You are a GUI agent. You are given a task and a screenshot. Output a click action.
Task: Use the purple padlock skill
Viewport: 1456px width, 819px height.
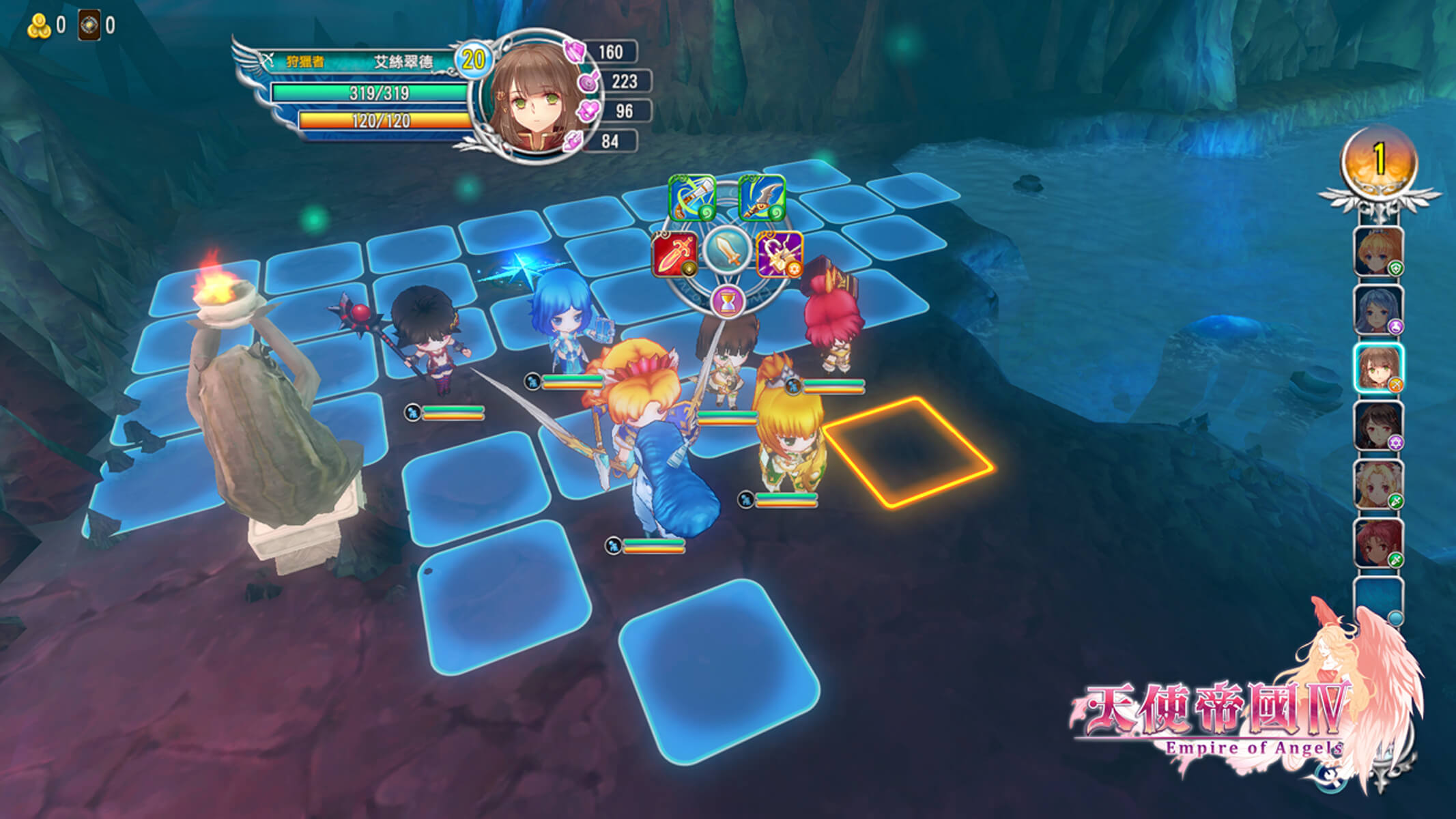[780, 254]
